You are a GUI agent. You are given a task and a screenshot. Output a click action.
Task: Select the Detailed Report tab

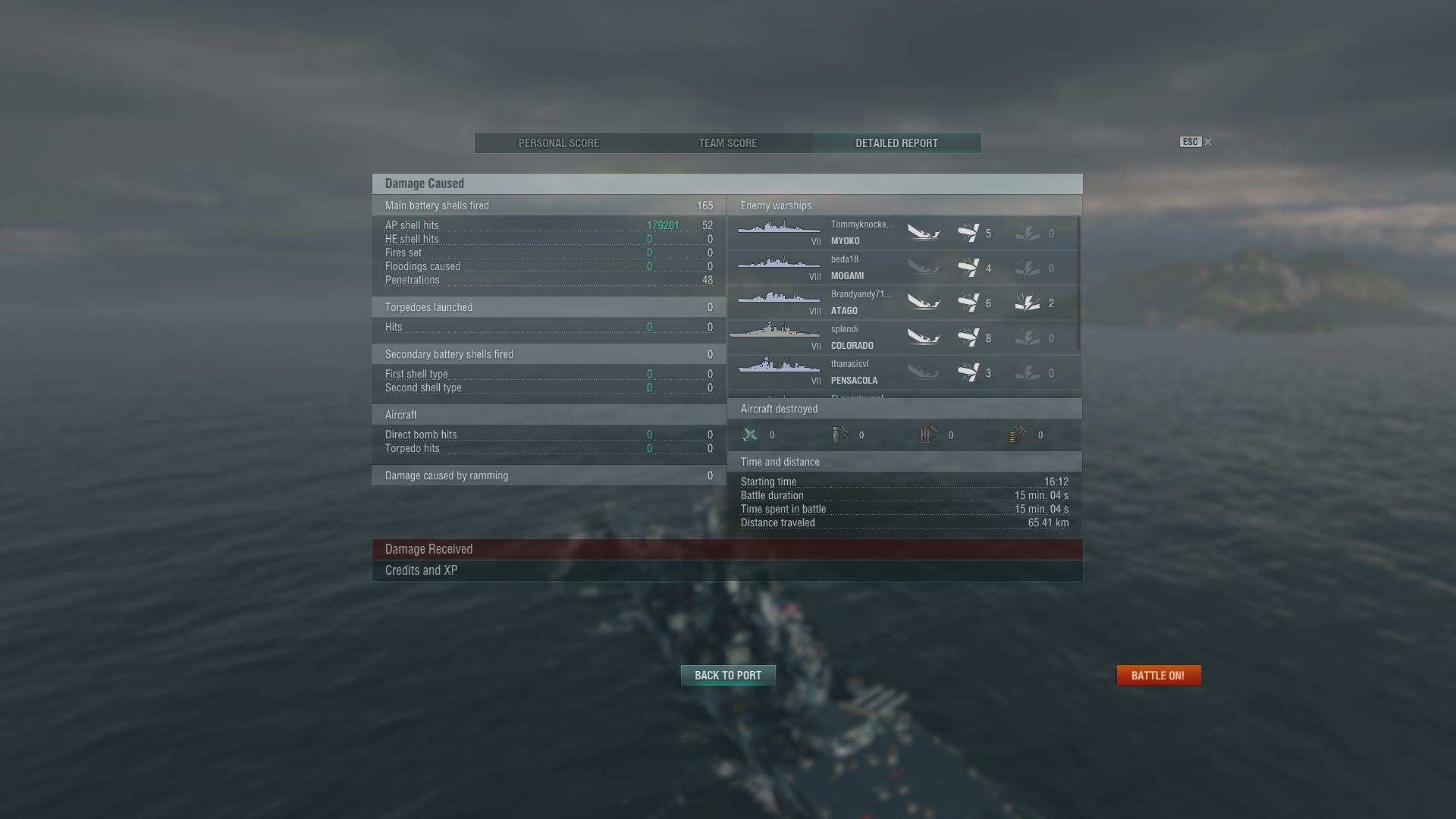pos(896,143)
